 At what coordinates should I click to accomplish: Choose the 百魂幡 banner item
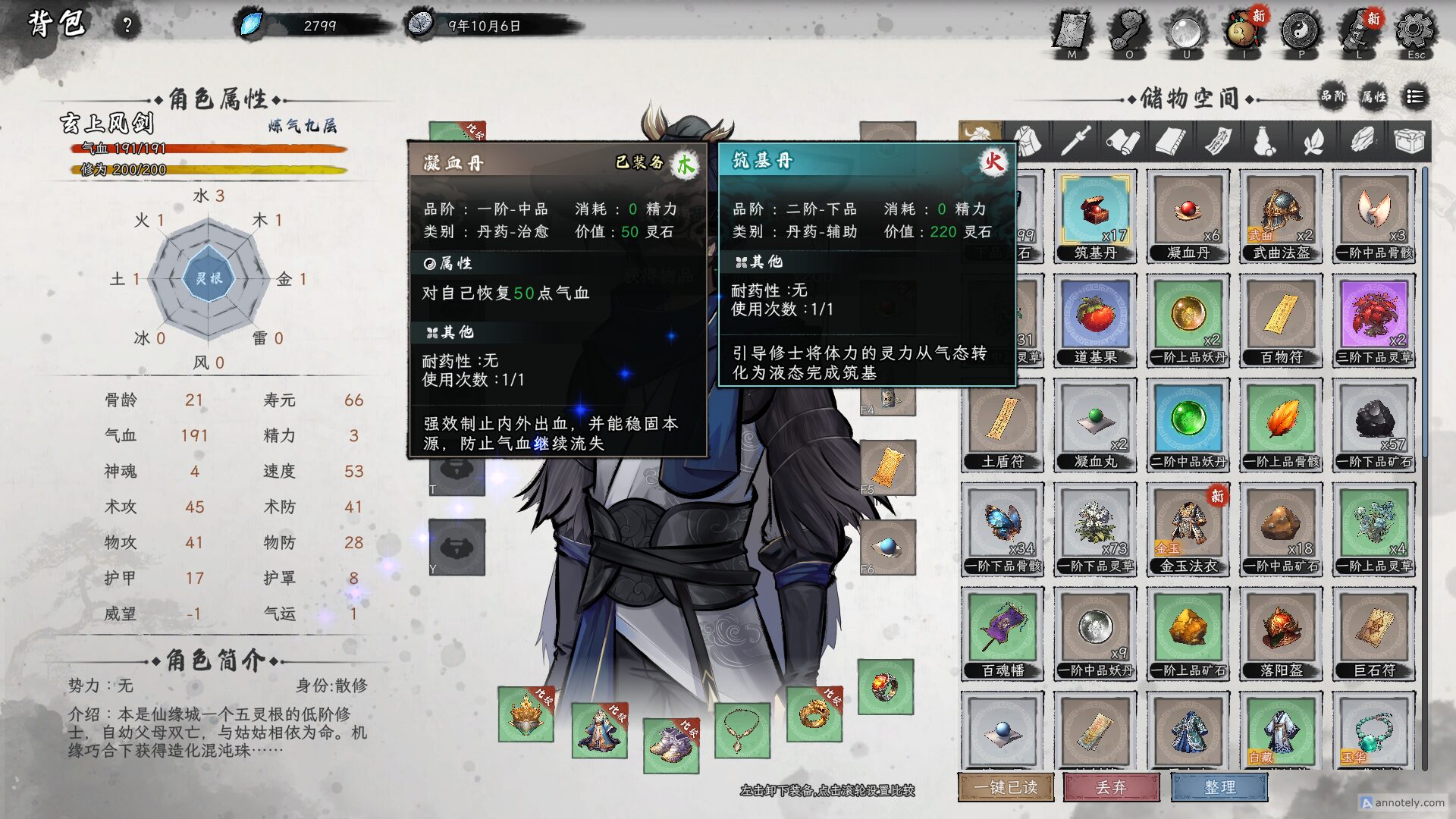coord(1003,633)
